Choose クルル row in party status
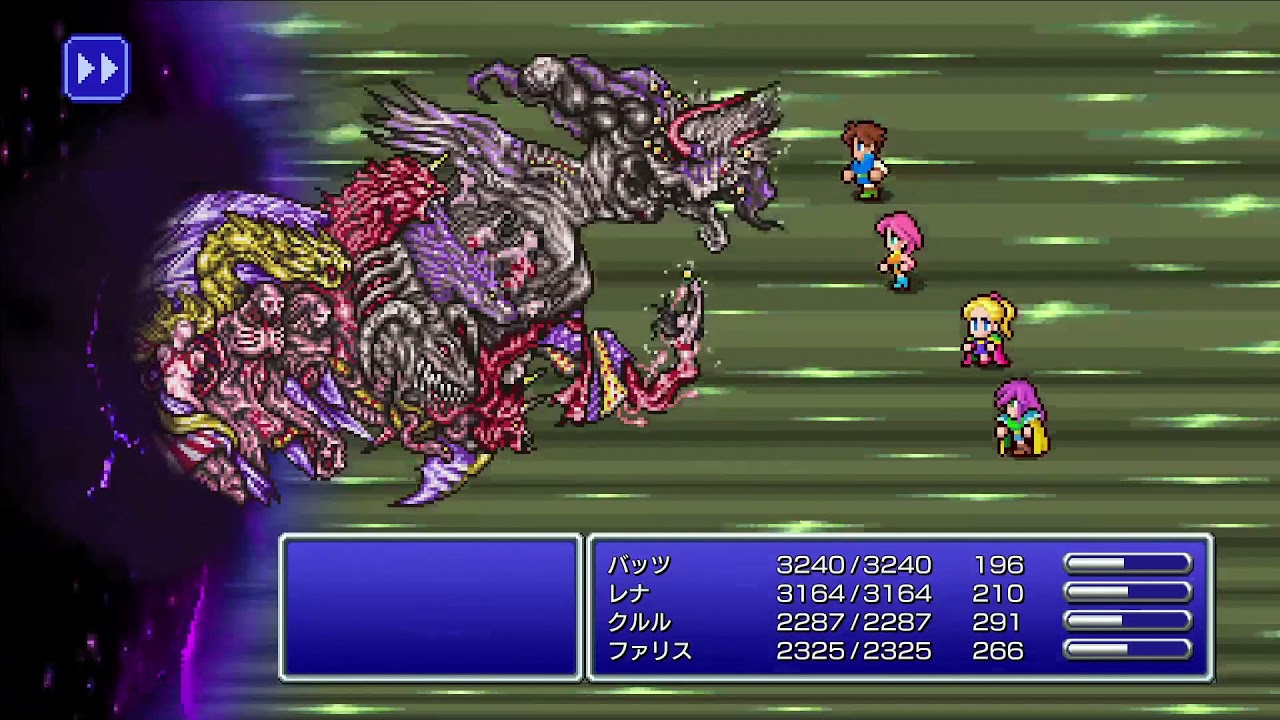 pos(640,622)
